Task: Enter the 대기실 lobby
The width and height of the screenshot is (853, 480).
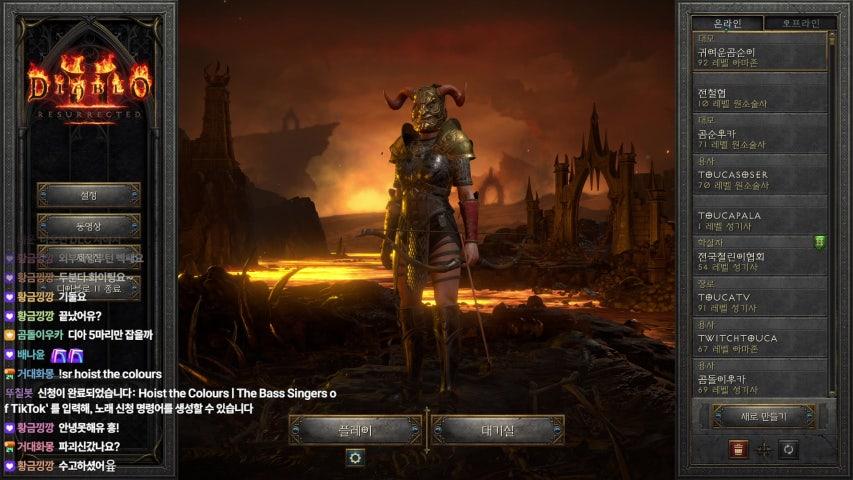Action: click(x=498, y=430)
